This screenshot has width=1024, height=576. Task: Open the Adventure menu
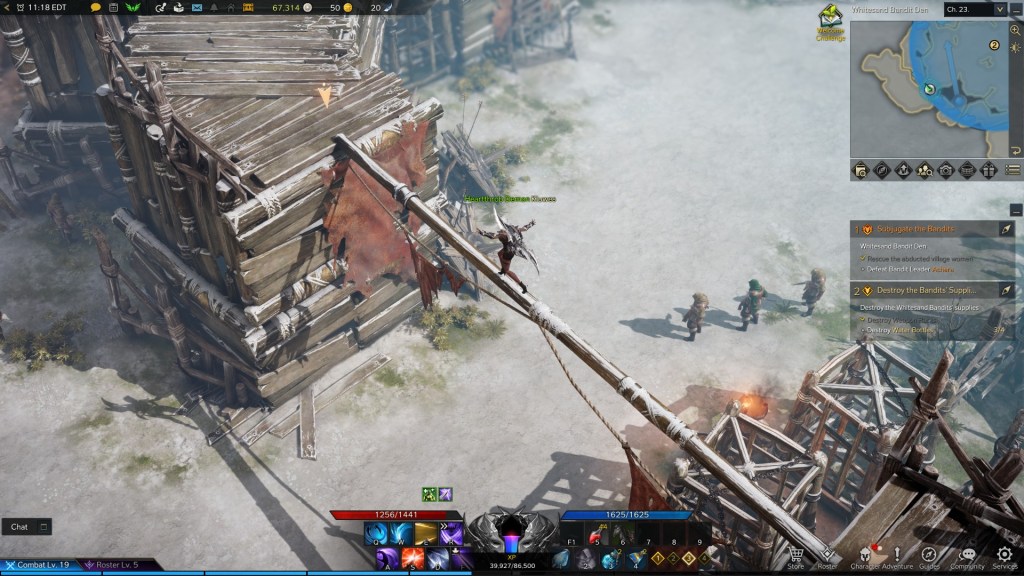click(x=897, y=556)
